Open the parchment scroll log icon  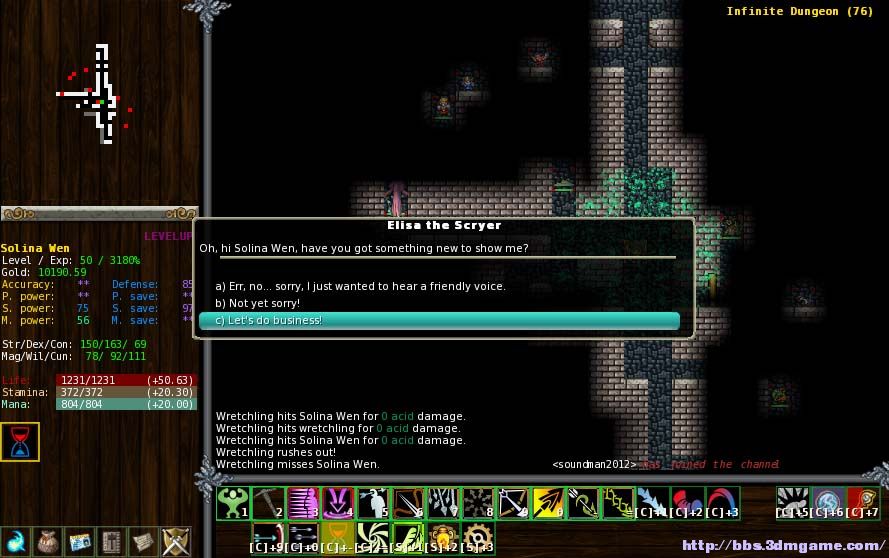144,541
